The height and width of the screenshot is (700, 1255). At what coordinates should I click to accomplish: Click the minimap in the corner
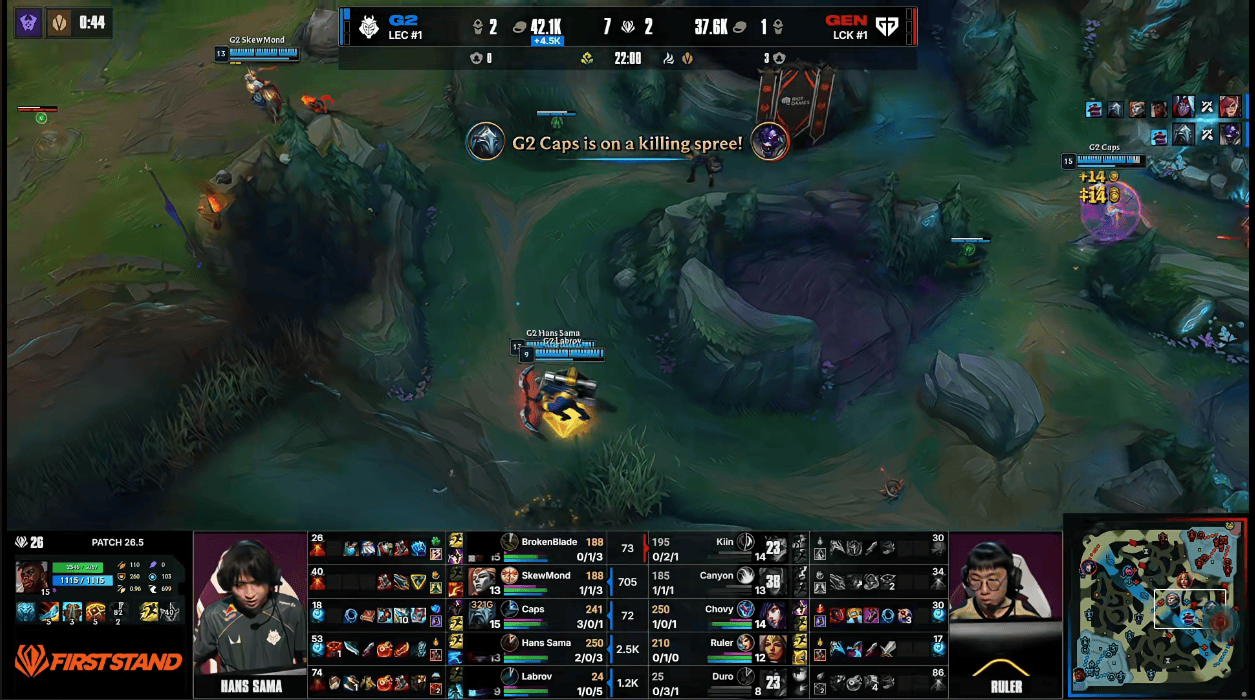[1157, 607]
